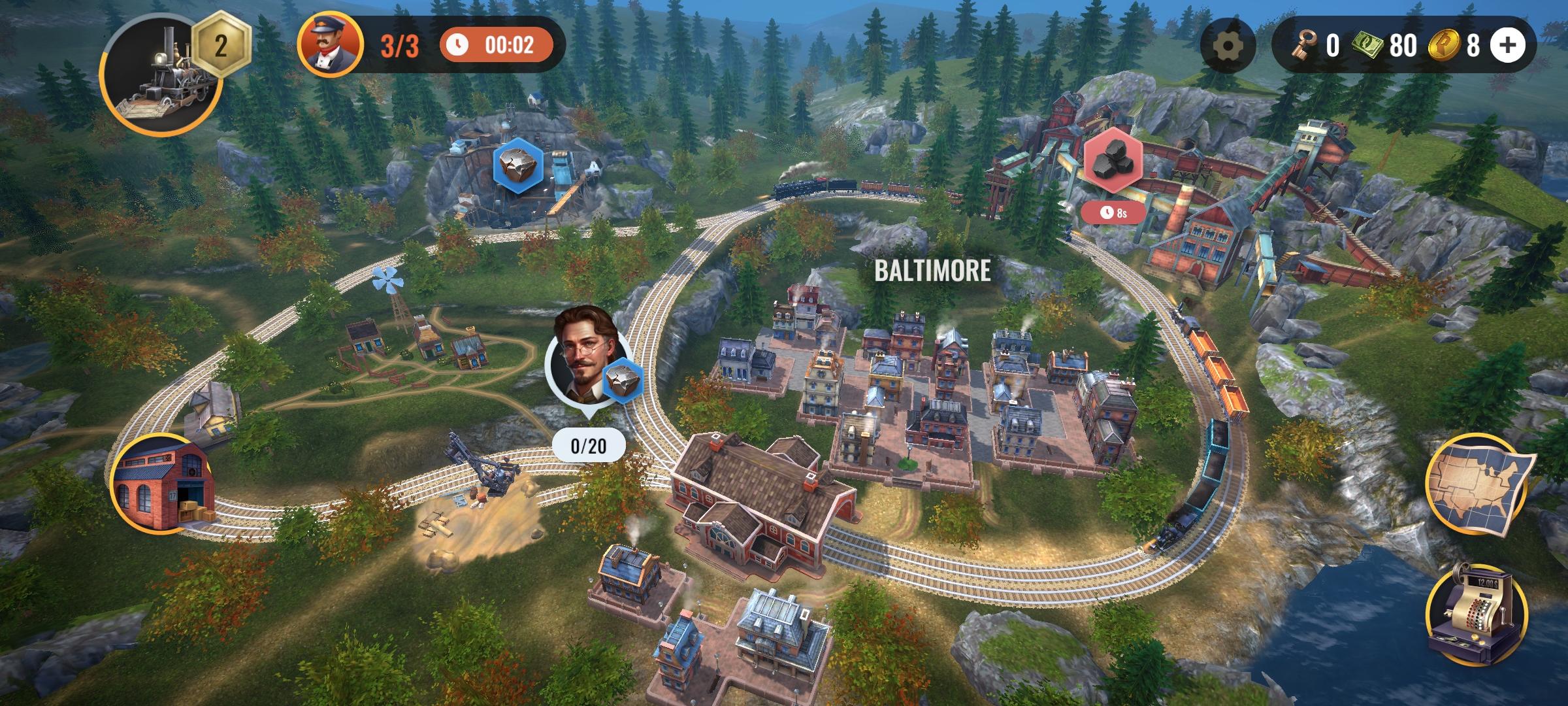
Task: Tap the train conductor dispatcher portrait
Action: click(x=331, y=44)
